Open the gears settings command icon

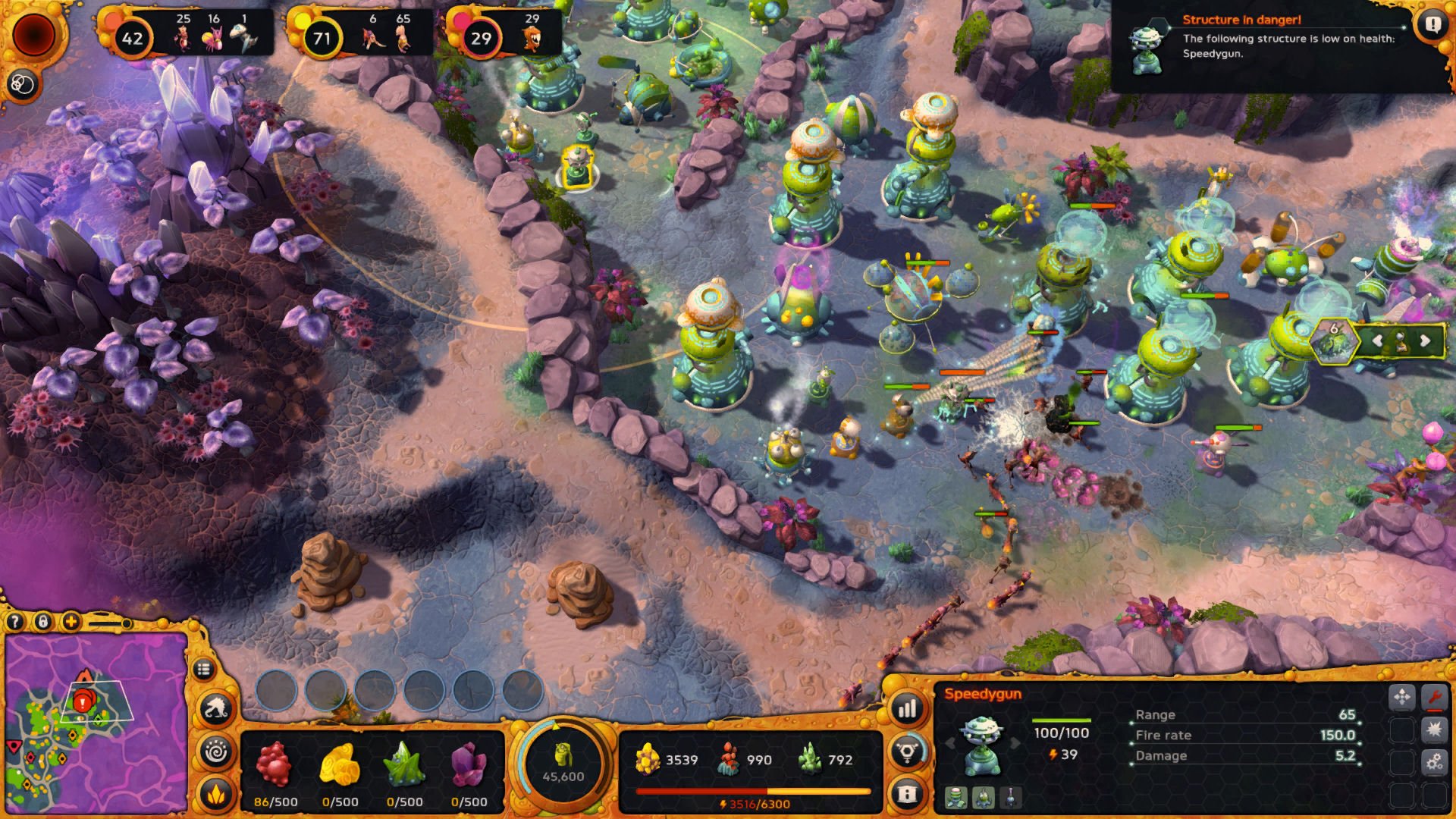coord(1434,762)
